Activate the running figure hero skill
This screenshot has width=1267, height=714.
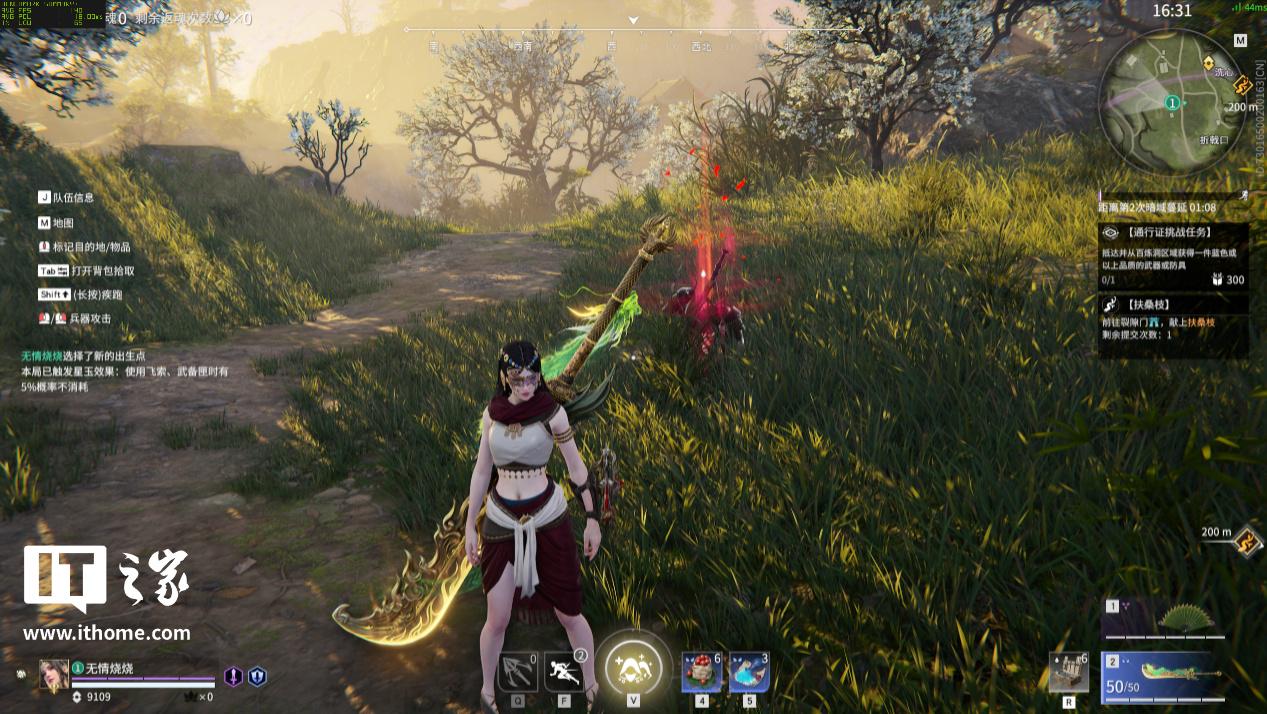click(x=564, y=671)
